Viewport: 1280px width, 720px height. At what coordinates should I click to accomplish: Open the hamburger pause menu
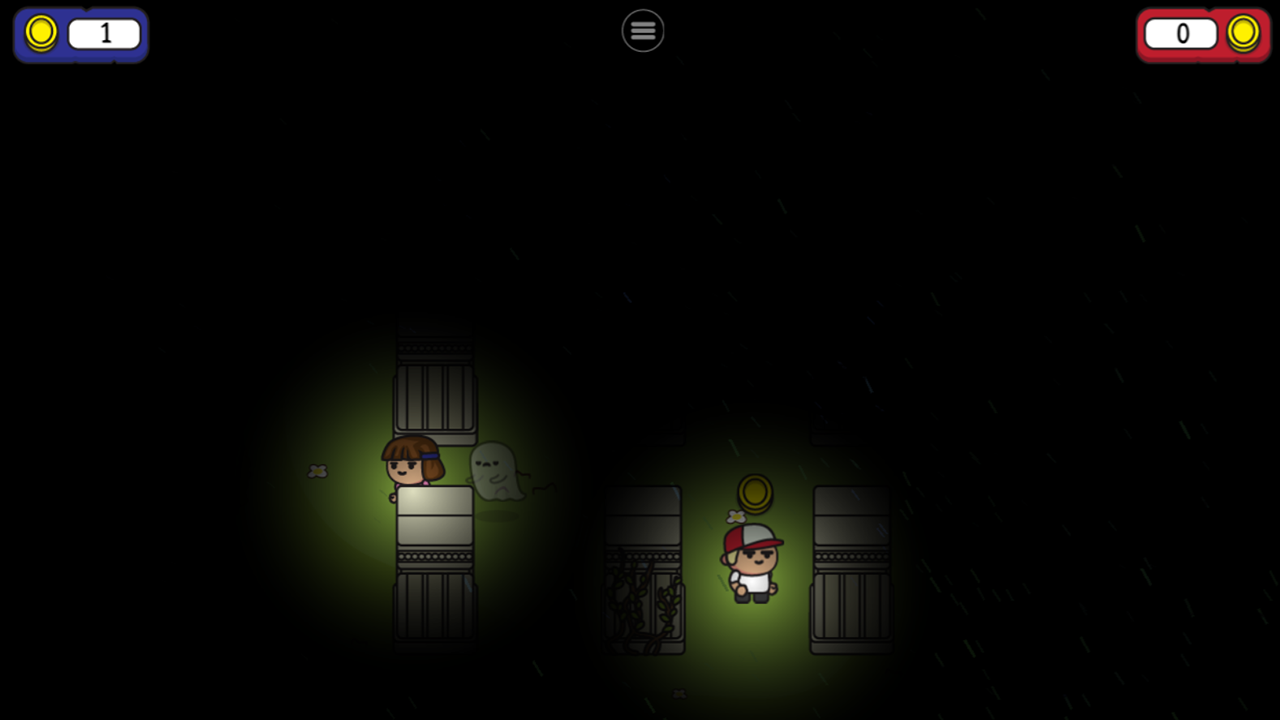tap(642, 30)
